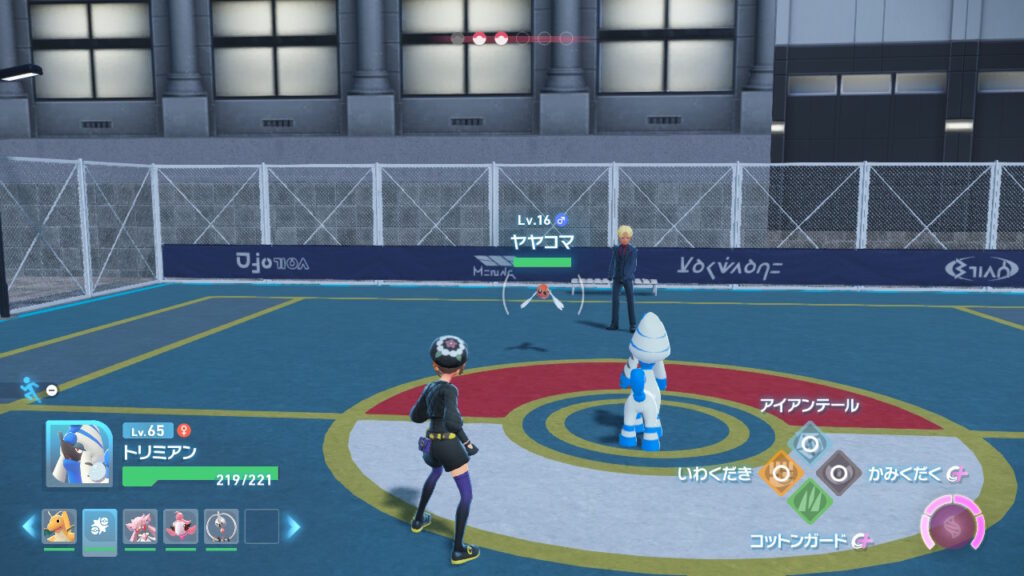The height and width of the screenshot is (576, 1024).
Task: Use the Cotton Guard move (コットンガード)
Action: coord(808,502)
